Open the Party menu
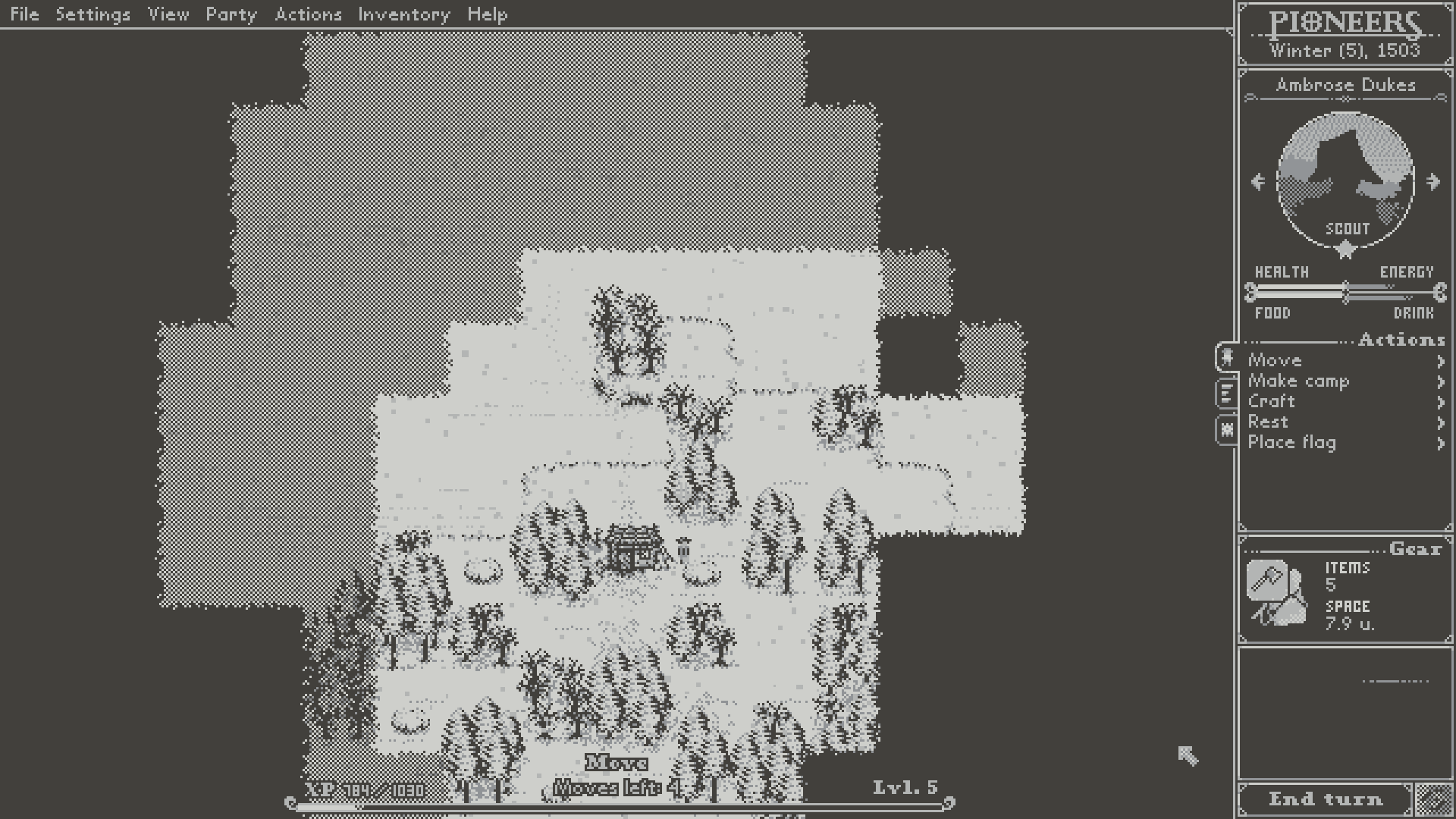The image size is (1456, 819). 231,14
